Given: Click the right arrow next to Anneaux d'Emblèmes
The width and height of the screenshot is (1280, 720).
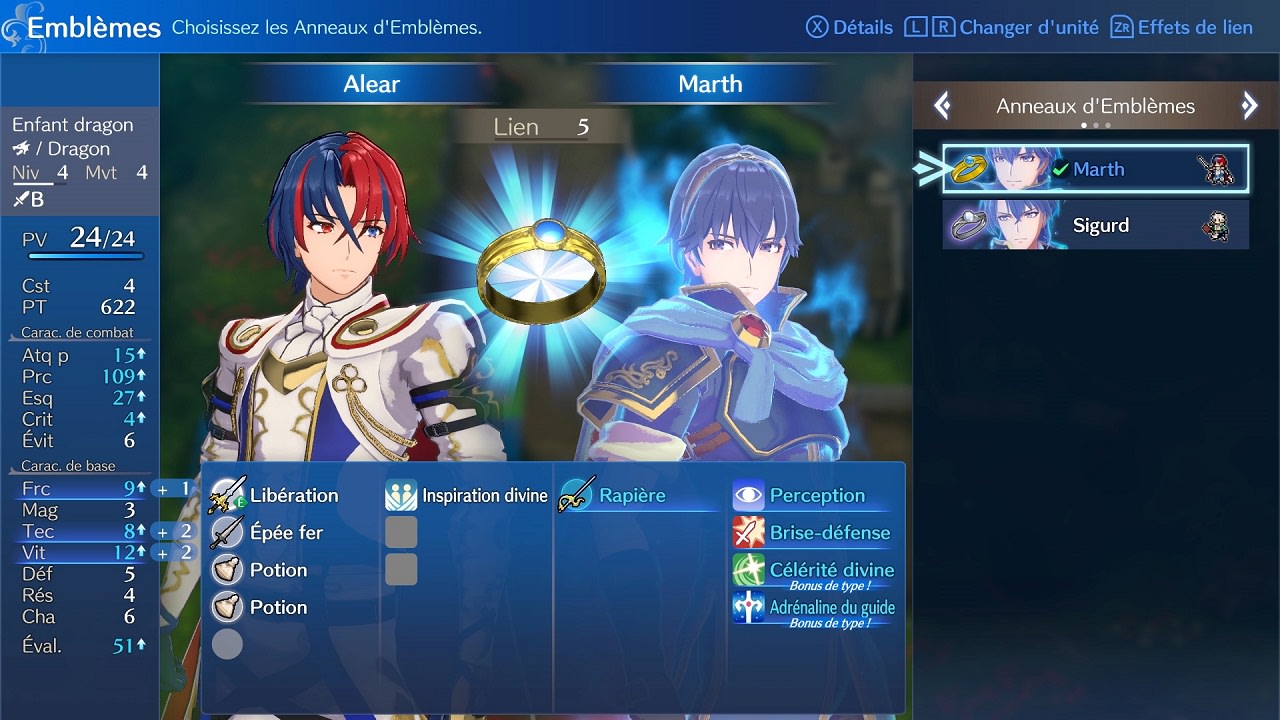Looking at the screenshot, I should 1249,106.
